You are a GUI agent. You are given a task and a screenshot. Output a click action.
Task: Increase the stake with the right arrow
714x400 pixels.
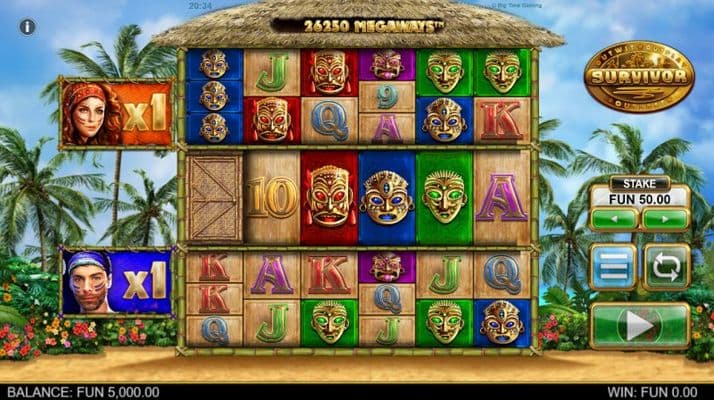pos(665,217)
